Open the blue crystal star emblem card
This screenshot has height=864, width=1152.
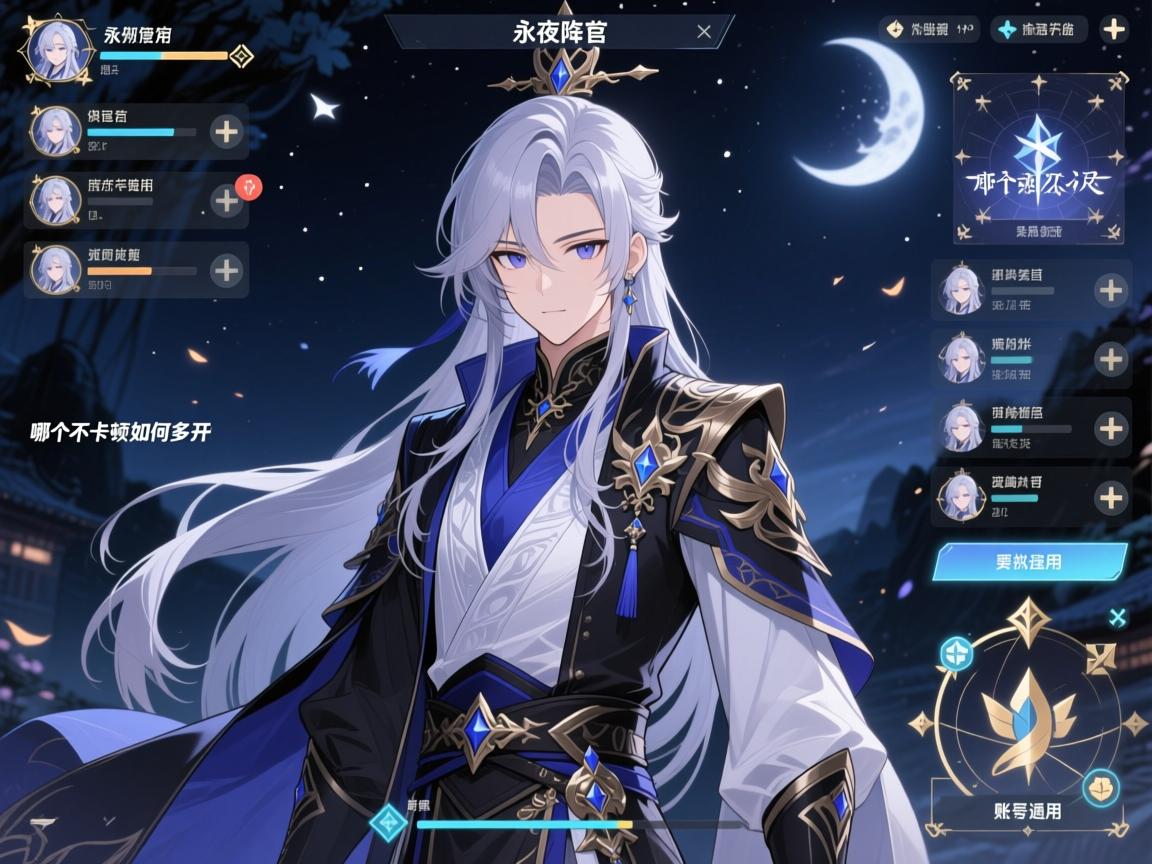click(x=1038, y=158)
